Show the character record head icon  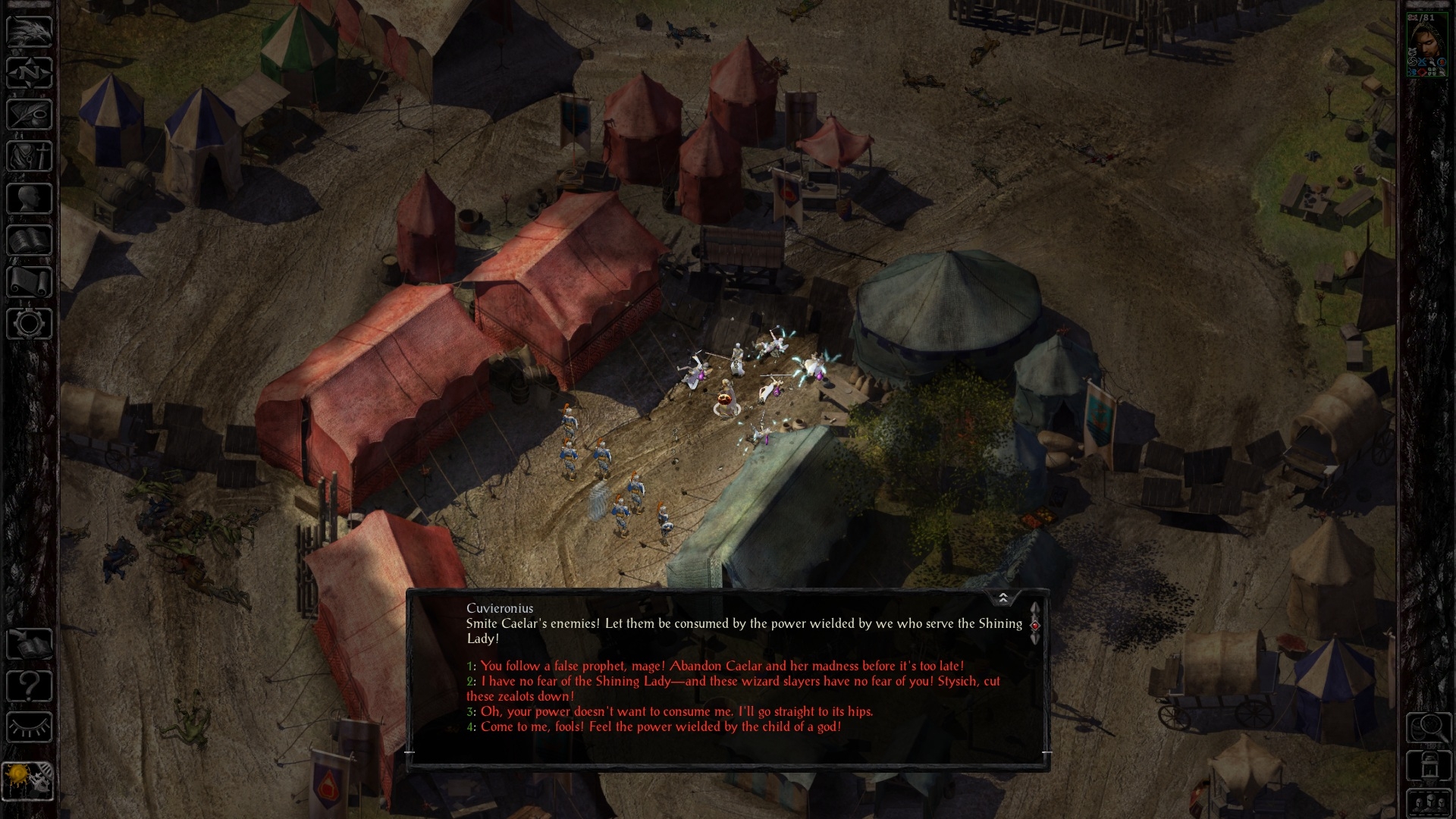[30, 199]
